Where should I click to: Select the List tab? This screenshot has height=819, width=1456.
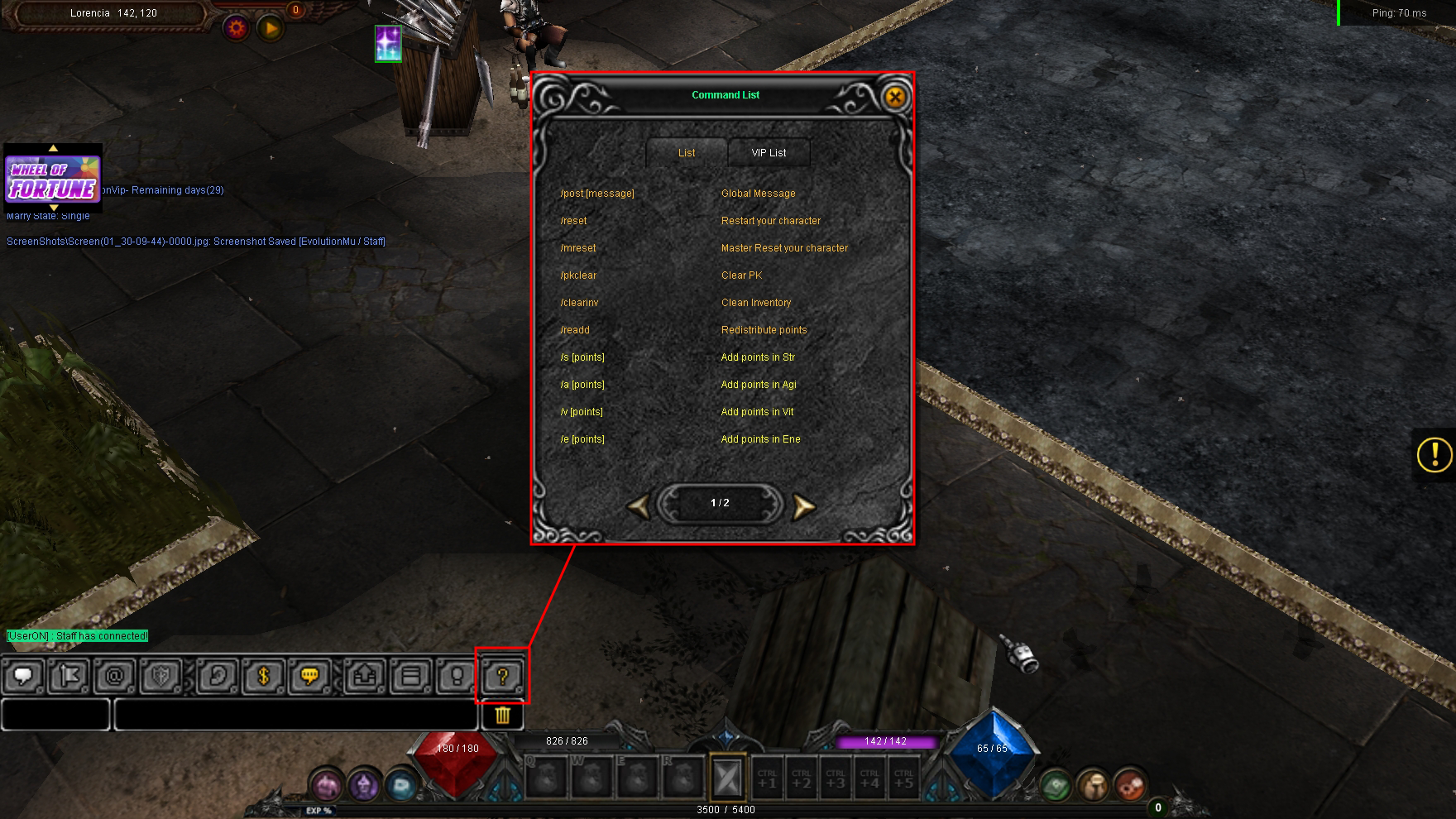(687, 153)
